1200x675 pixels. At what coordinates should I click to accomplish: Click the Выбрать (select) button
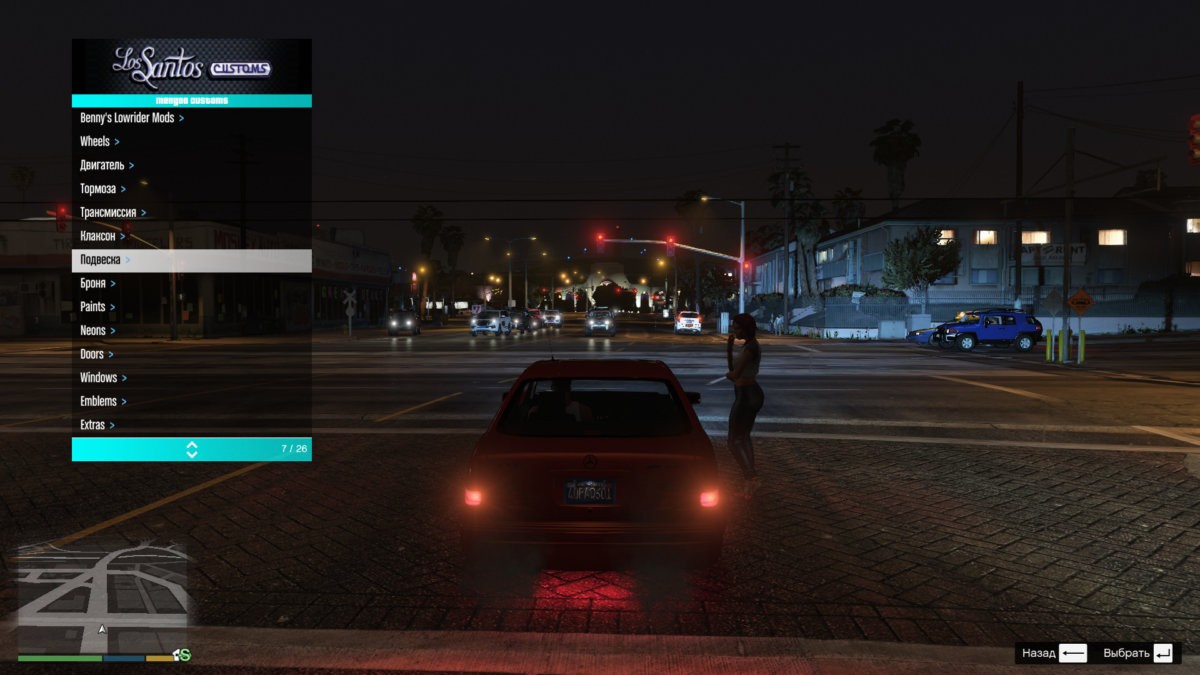[1138, 653]
